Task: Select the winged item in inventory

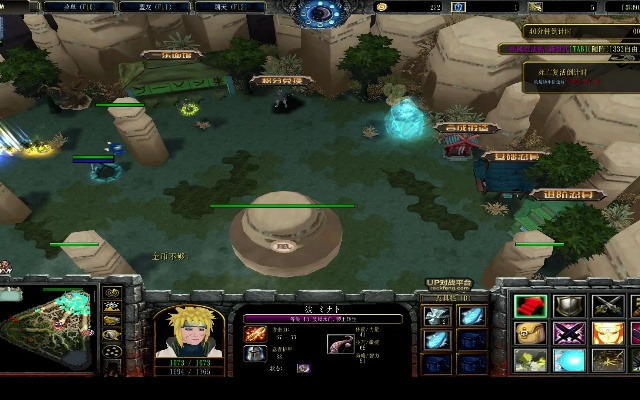Action: click(x=437, y=316)
